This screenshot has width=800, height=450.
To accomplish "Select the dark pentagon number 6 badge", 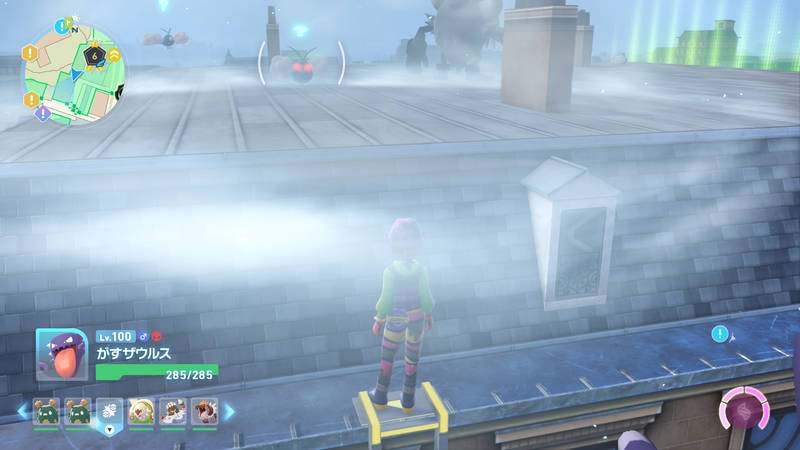I will click(95, 56).
